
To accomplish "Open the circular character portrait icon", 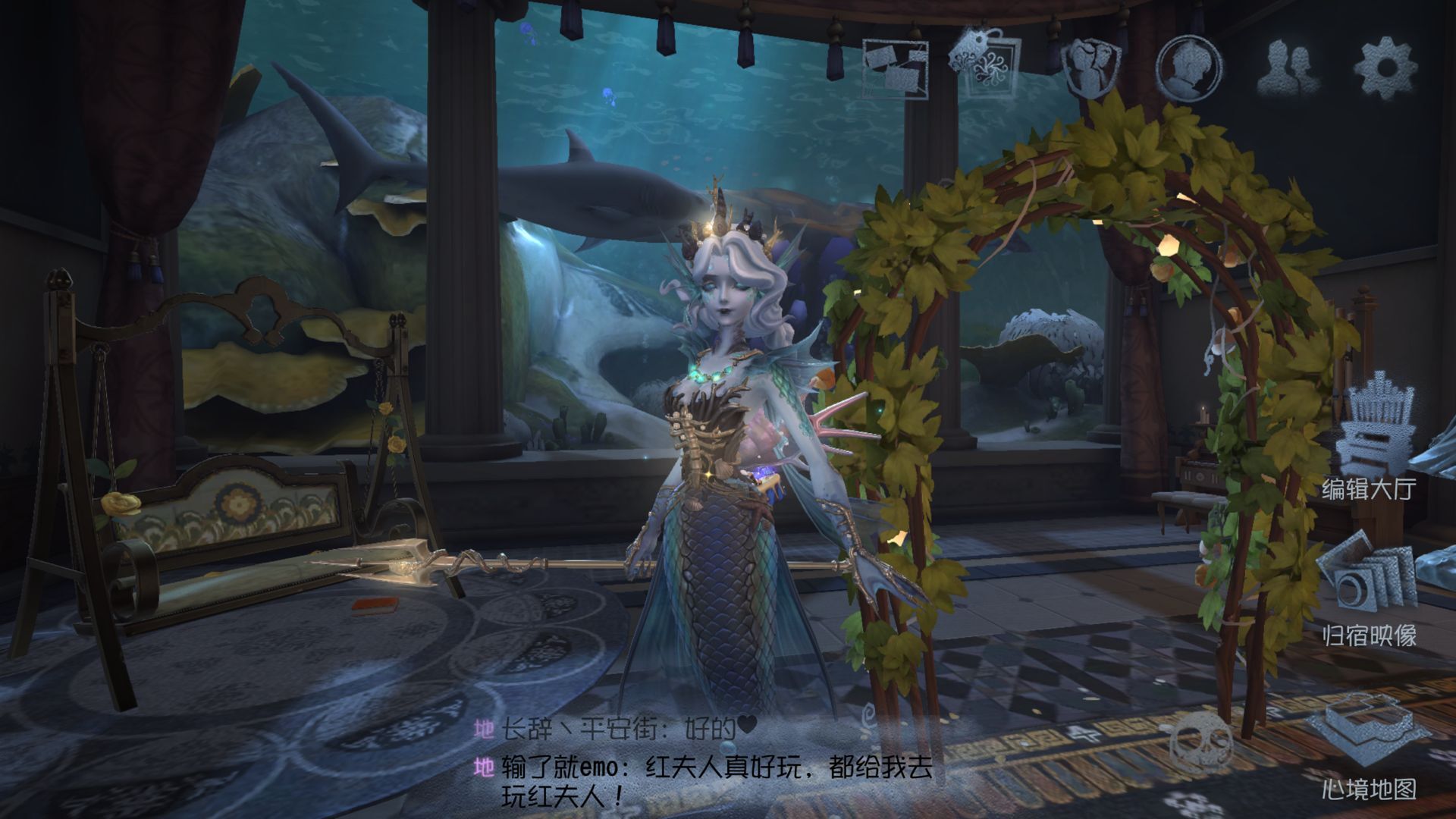I will (1188, 68).
